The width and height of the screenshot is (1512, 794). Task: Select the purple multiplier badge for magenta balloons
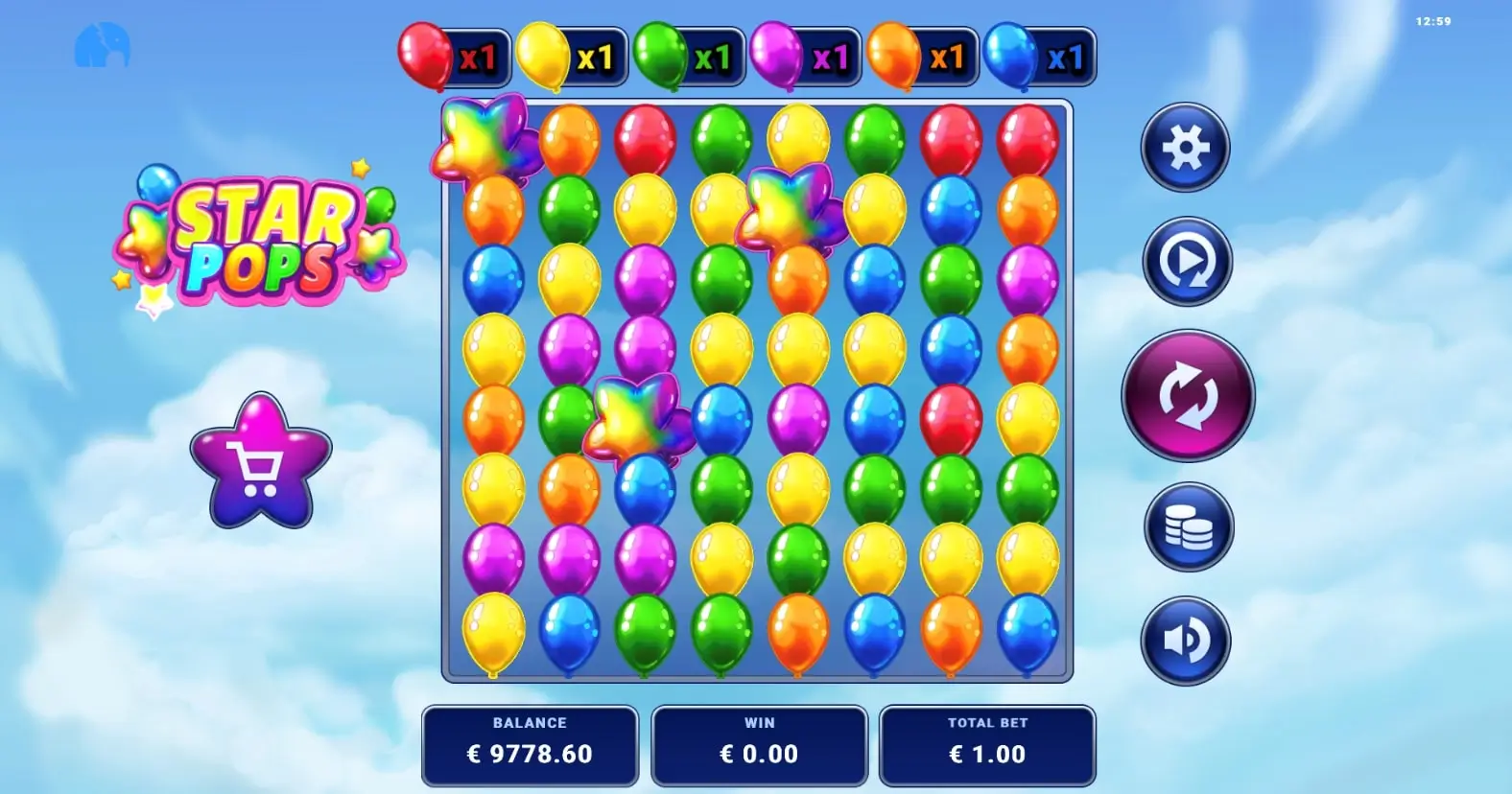tap(802, 56)
